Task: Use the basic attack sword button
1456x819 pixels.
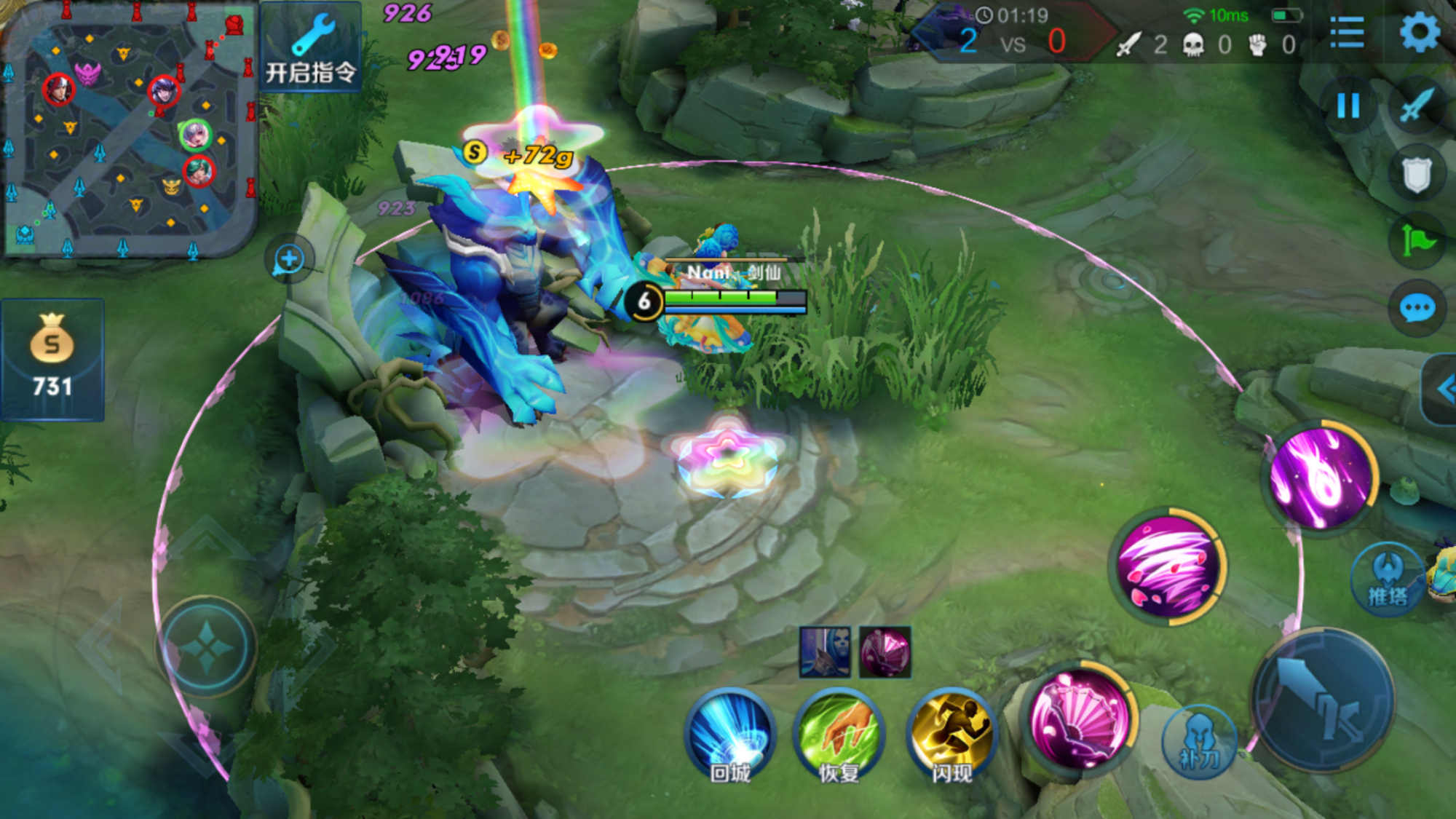Action: (x=1324, y=700)
